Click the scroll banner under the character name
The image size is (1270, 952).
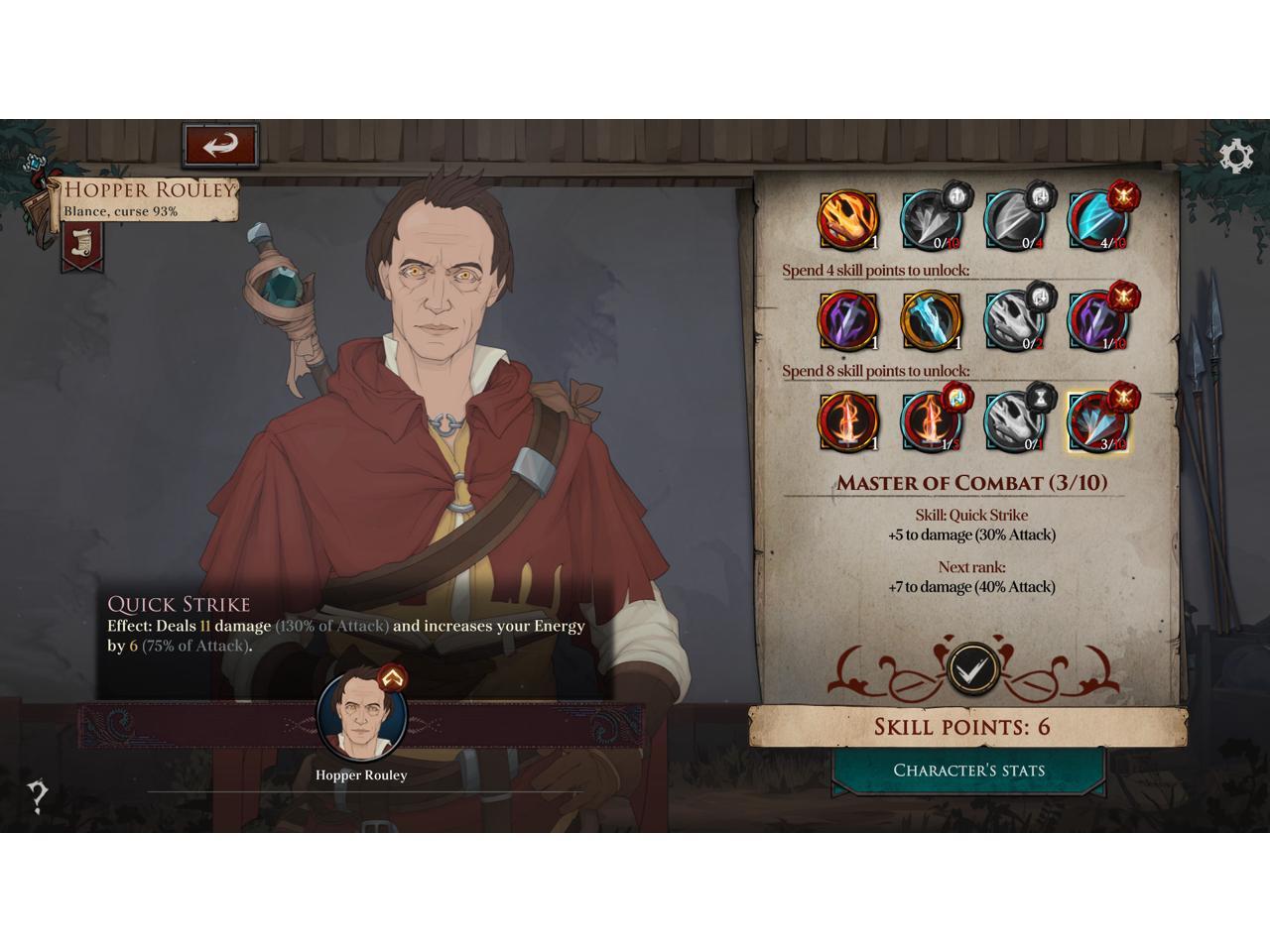point(80,244)
